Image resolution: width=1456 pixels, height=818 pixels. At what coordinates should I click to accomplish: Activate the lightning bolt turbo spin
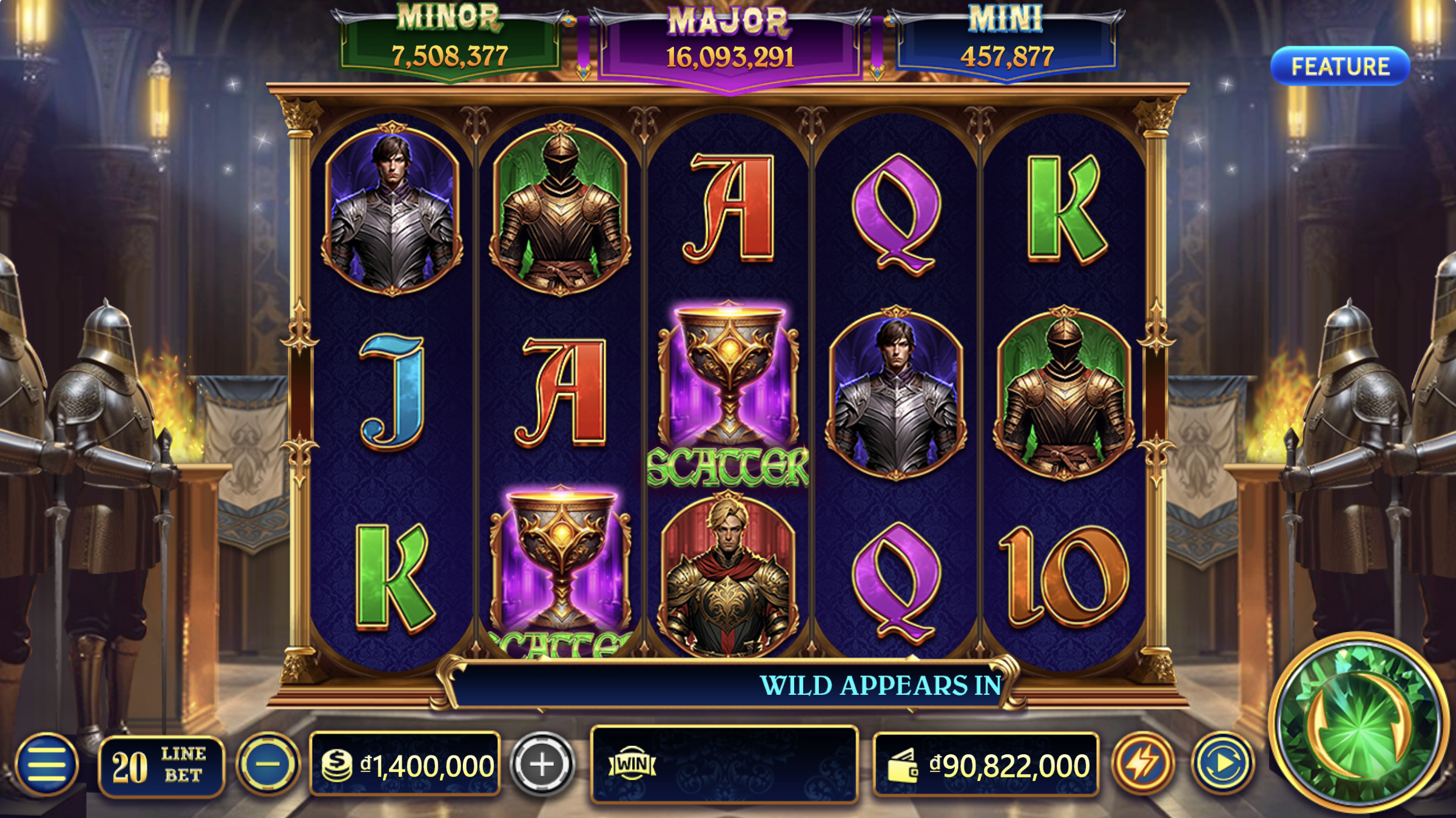pyautogui.click(x=1143, y=763)
